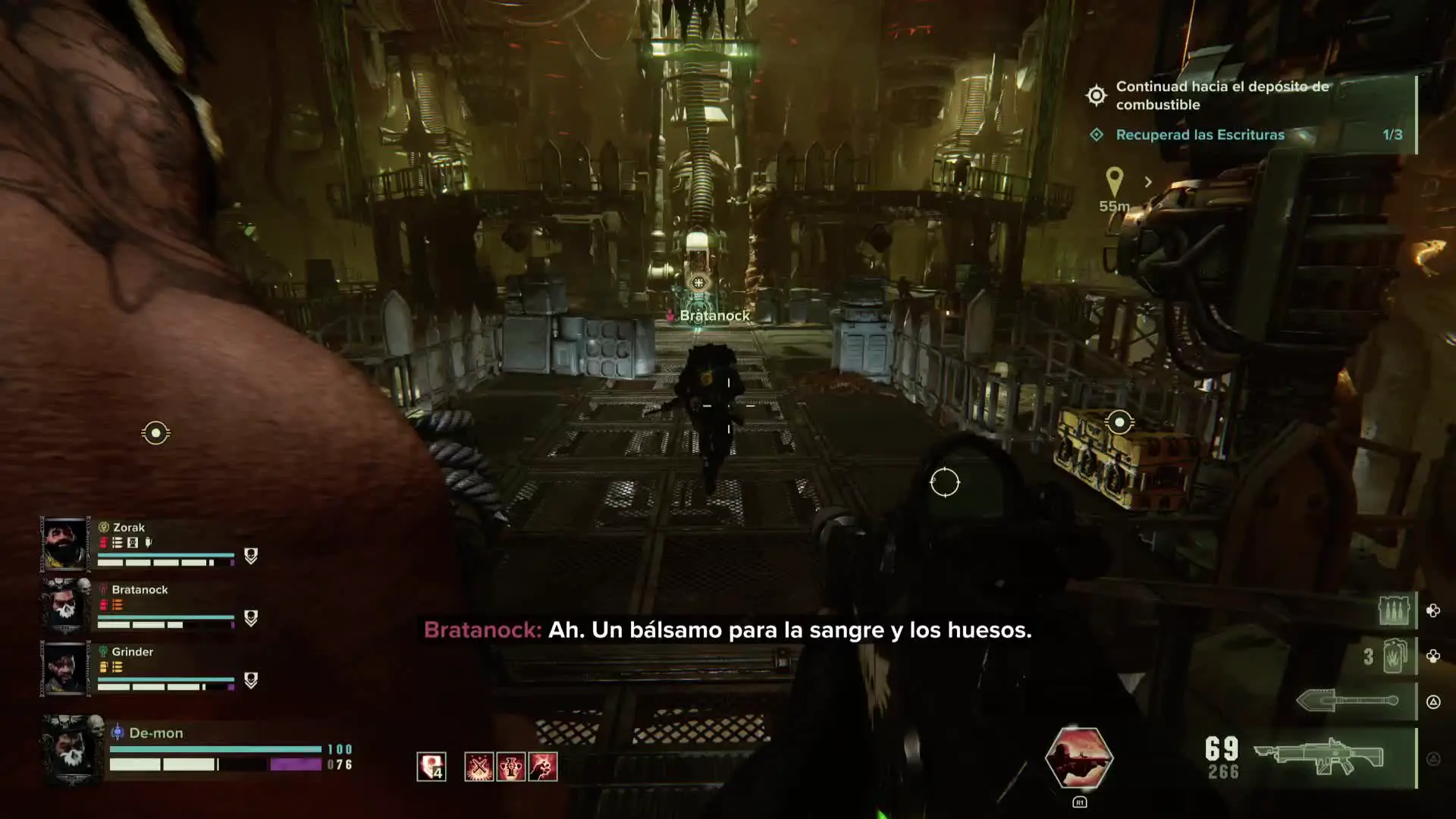Click the Bratanock player nameplate tag
Screen dimensions: 1456x819
[x=714, y=315]
